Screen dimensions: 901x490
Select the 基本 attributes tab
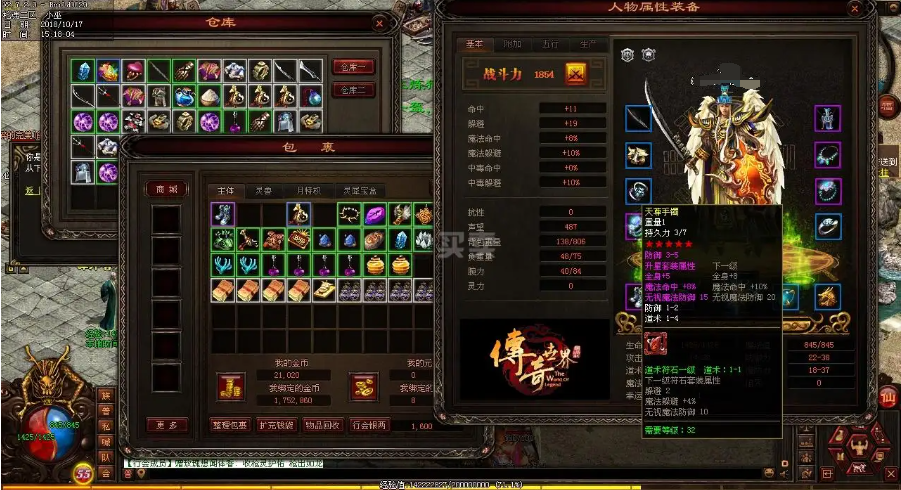(473, 45)
